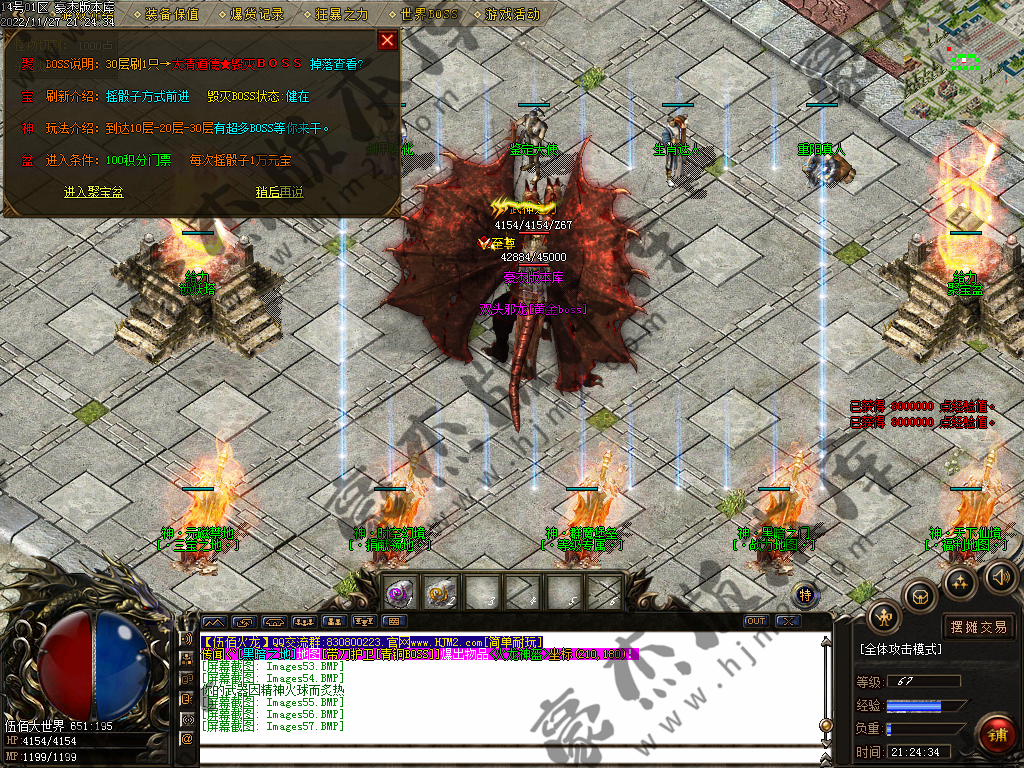Click the @ chat channel icon
This screenshot has height=768, width=1024.
(186, 739)
